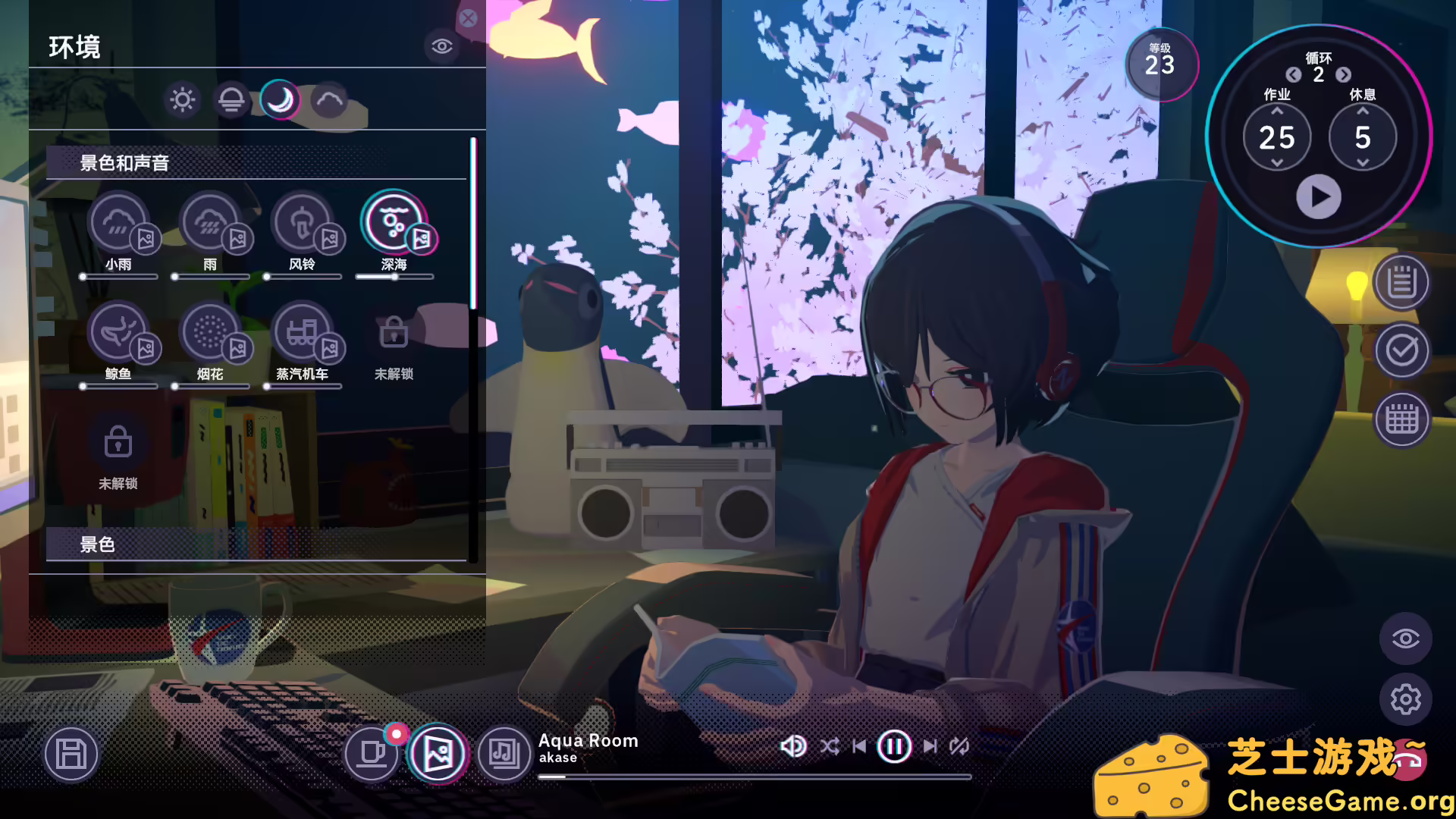Toggle the eye visibility icon in the 环境 panel

pyautogui.click(x=442, y=47)
